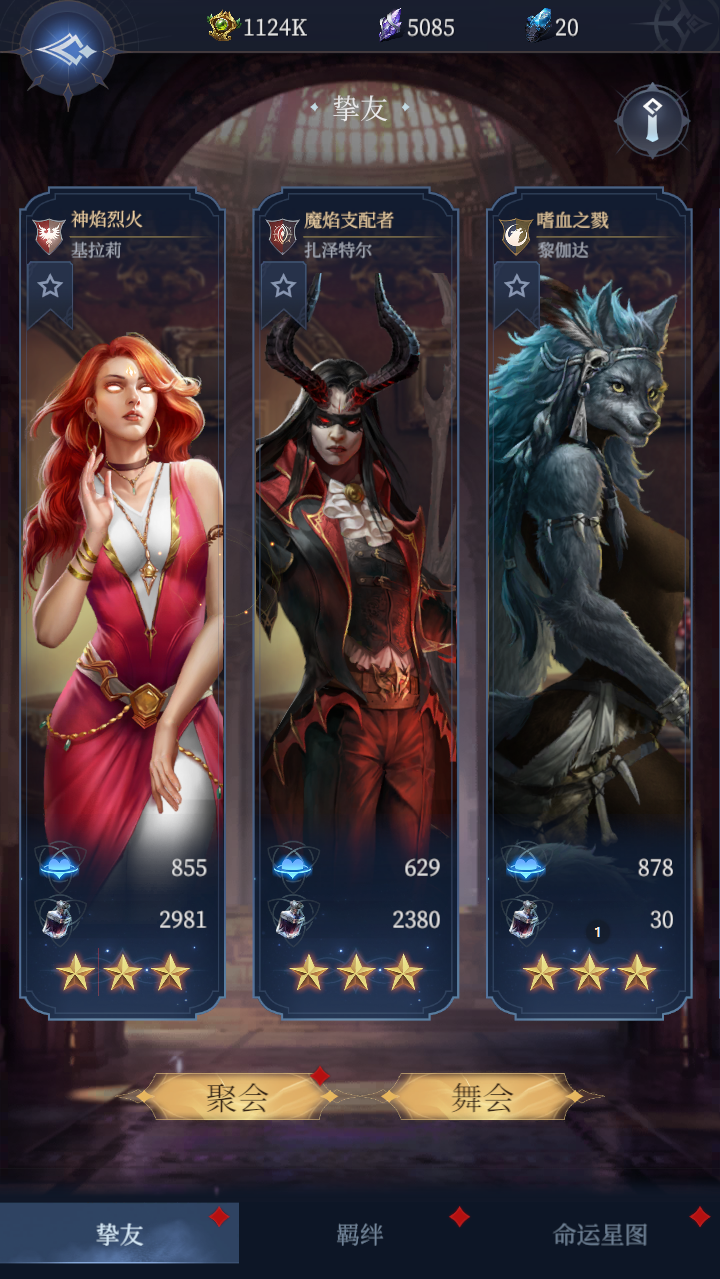Open the 舞会 ball button
Image resolution: width=720 pixels, height=1279 pixels.
point(482,1098)
